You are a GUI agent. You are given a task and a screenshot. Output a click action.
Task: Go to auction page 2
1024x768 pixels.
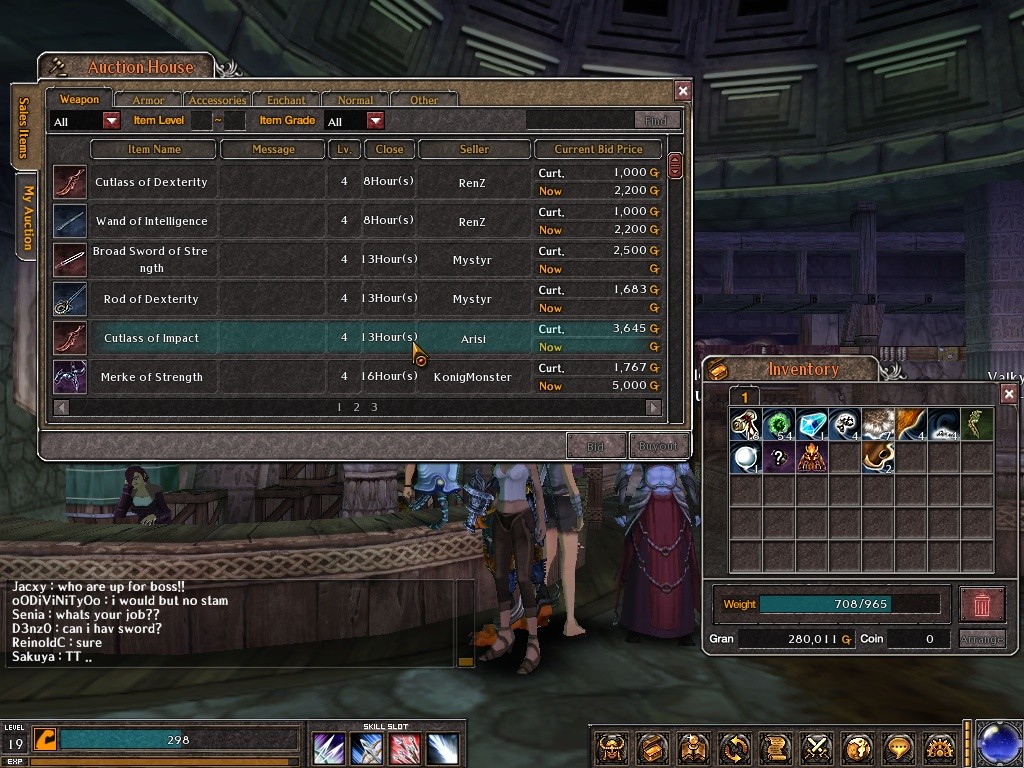[356, 407]
